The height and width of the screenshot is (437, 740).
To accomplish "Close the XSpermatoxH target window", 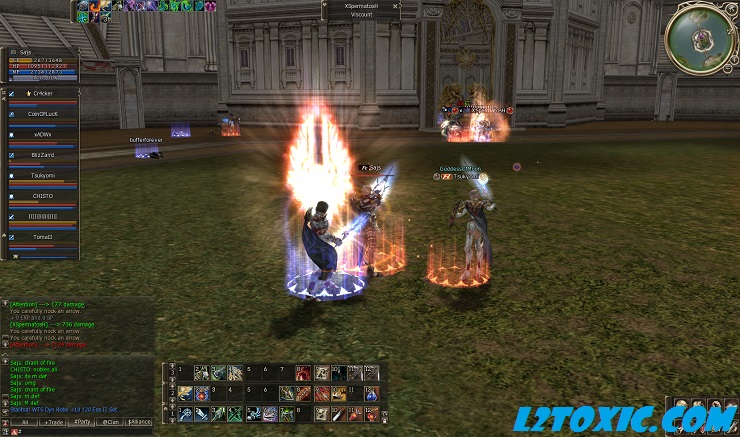I will (x=396, y=5).
